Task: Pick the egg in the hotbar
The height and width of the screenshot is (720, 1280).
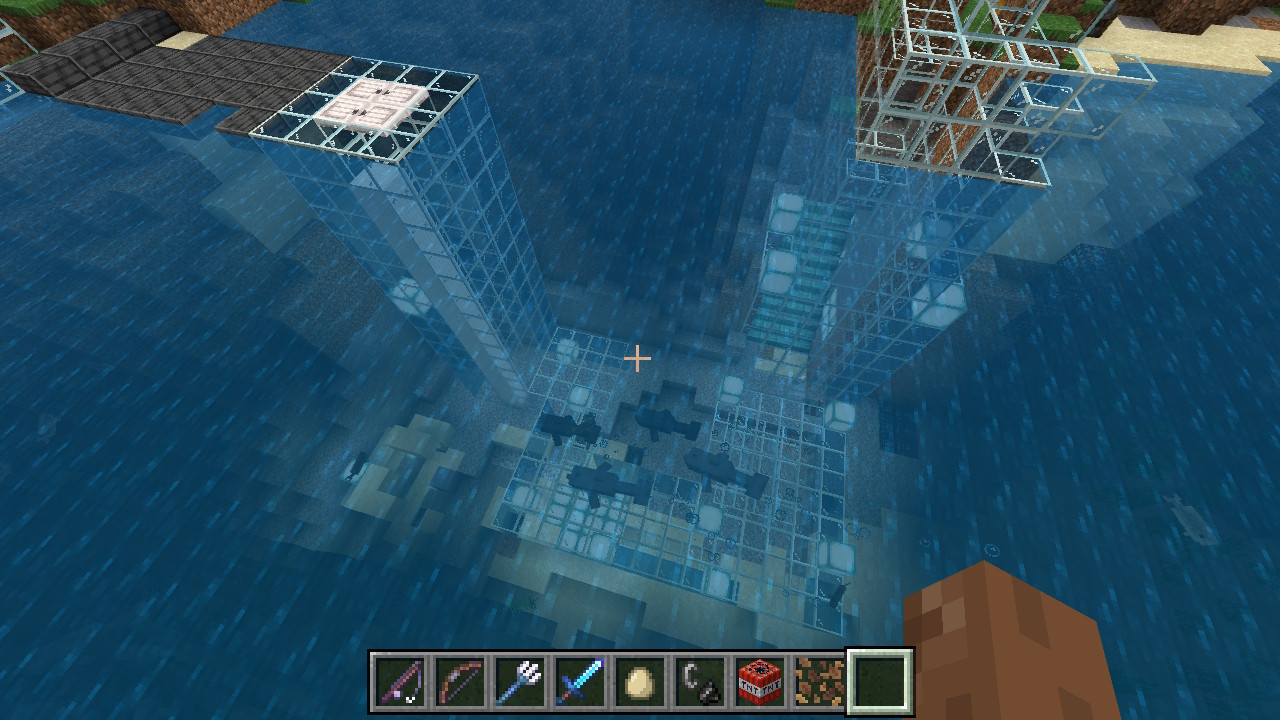Action: click(x=640, y=683)
